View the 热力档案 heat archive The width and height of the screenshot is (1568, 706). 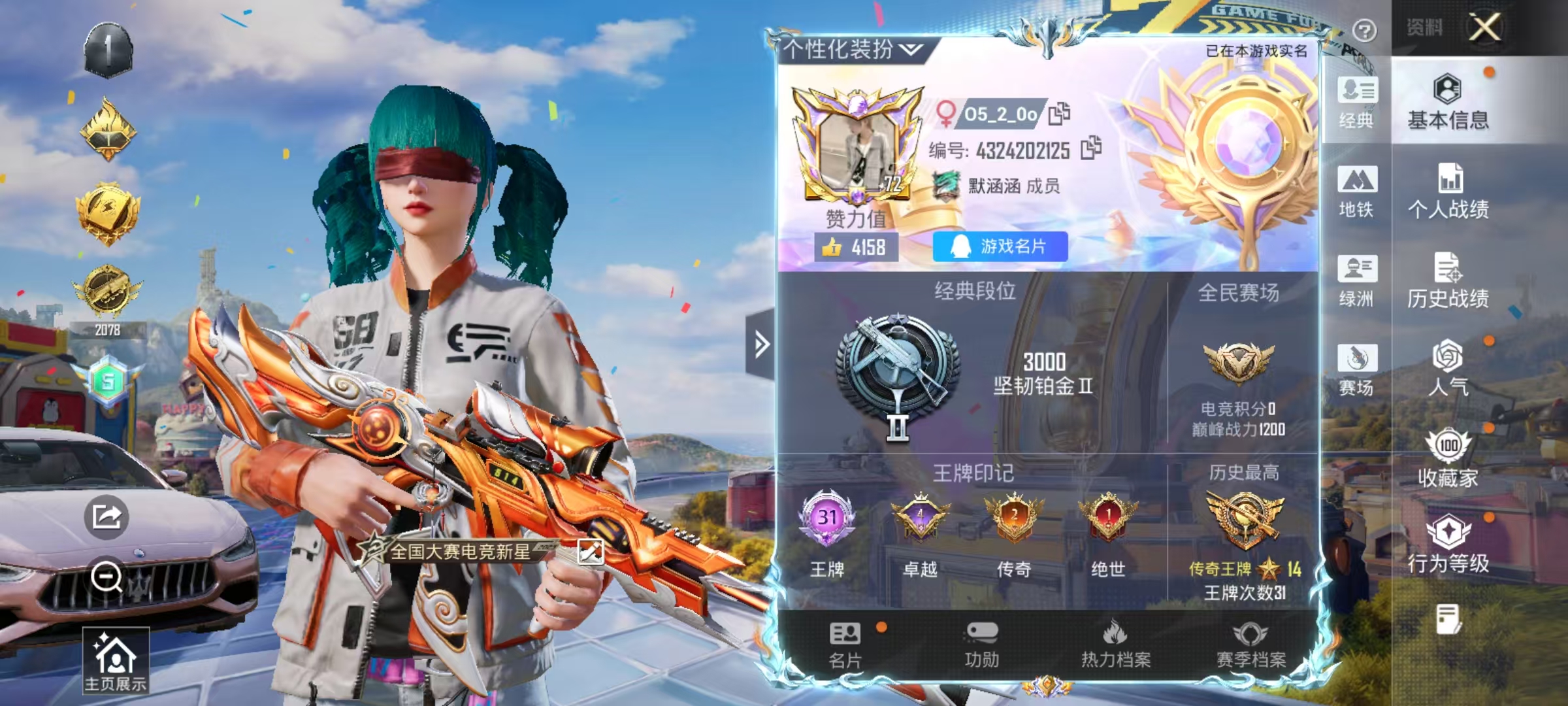[1115, 645]
